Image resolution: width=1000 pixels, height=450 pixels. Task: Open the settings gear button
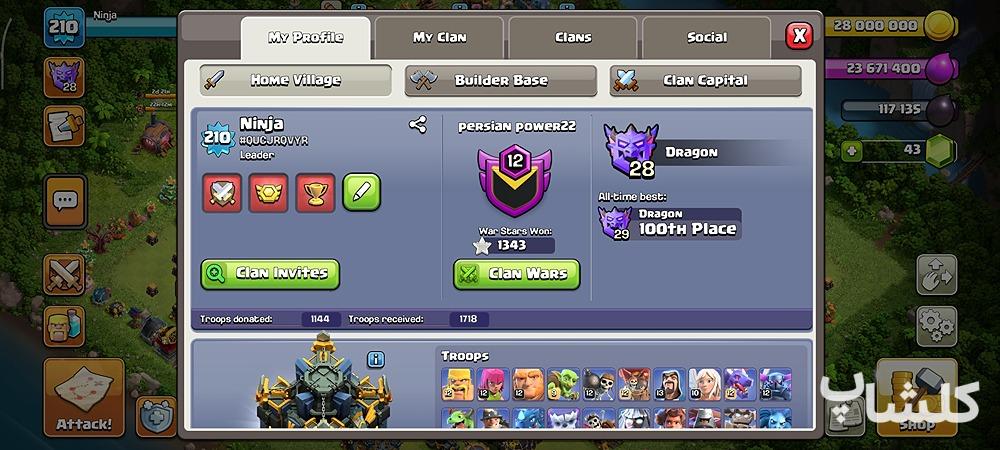point(936,324)
